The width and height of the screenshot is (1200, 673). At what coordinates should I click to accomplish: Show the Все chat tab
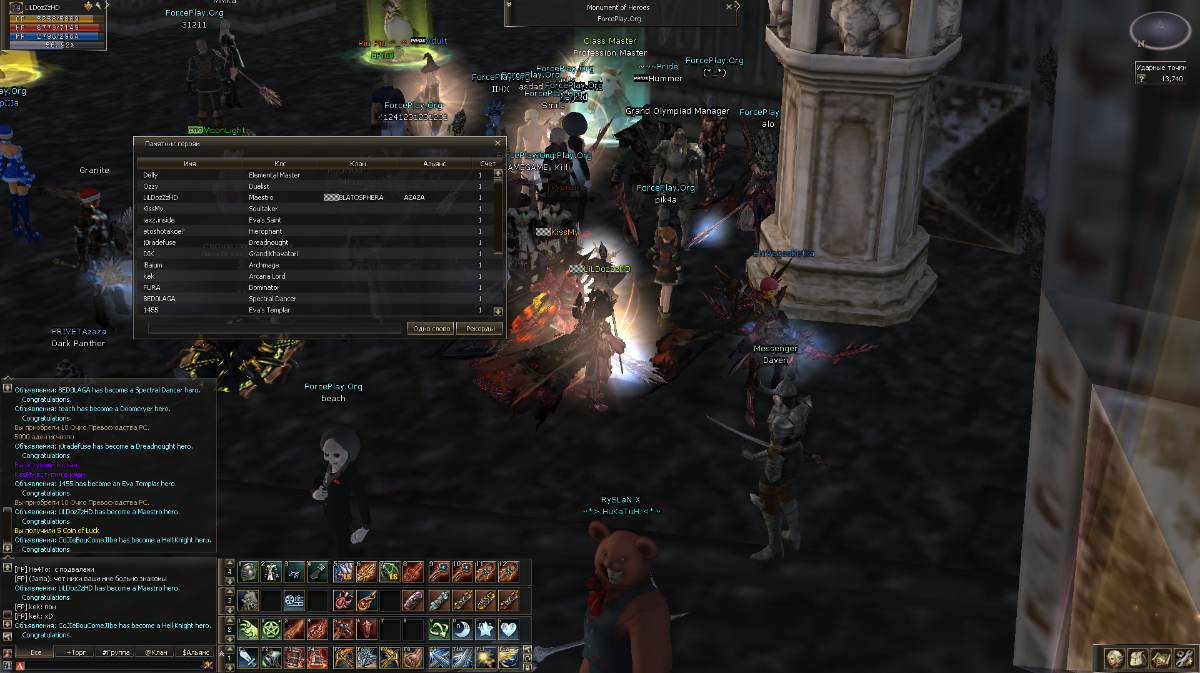33,652
